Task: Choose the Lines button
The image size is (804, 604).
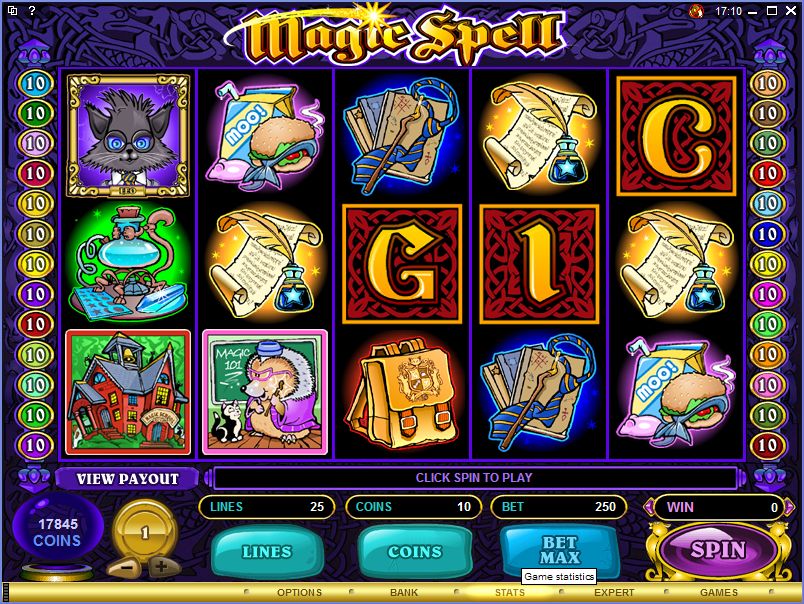Action: tap(267, 551)
